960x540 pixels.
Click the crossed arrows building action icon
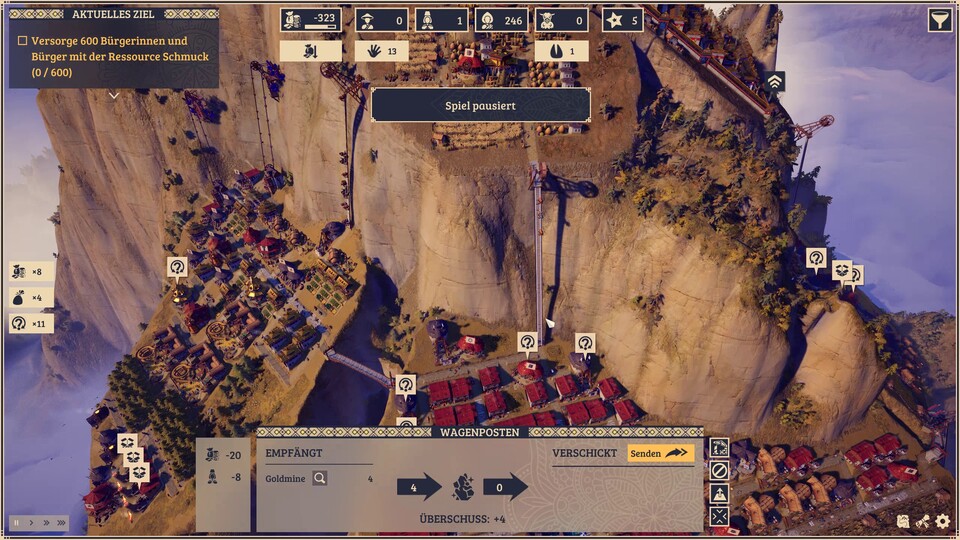point(719,516)
